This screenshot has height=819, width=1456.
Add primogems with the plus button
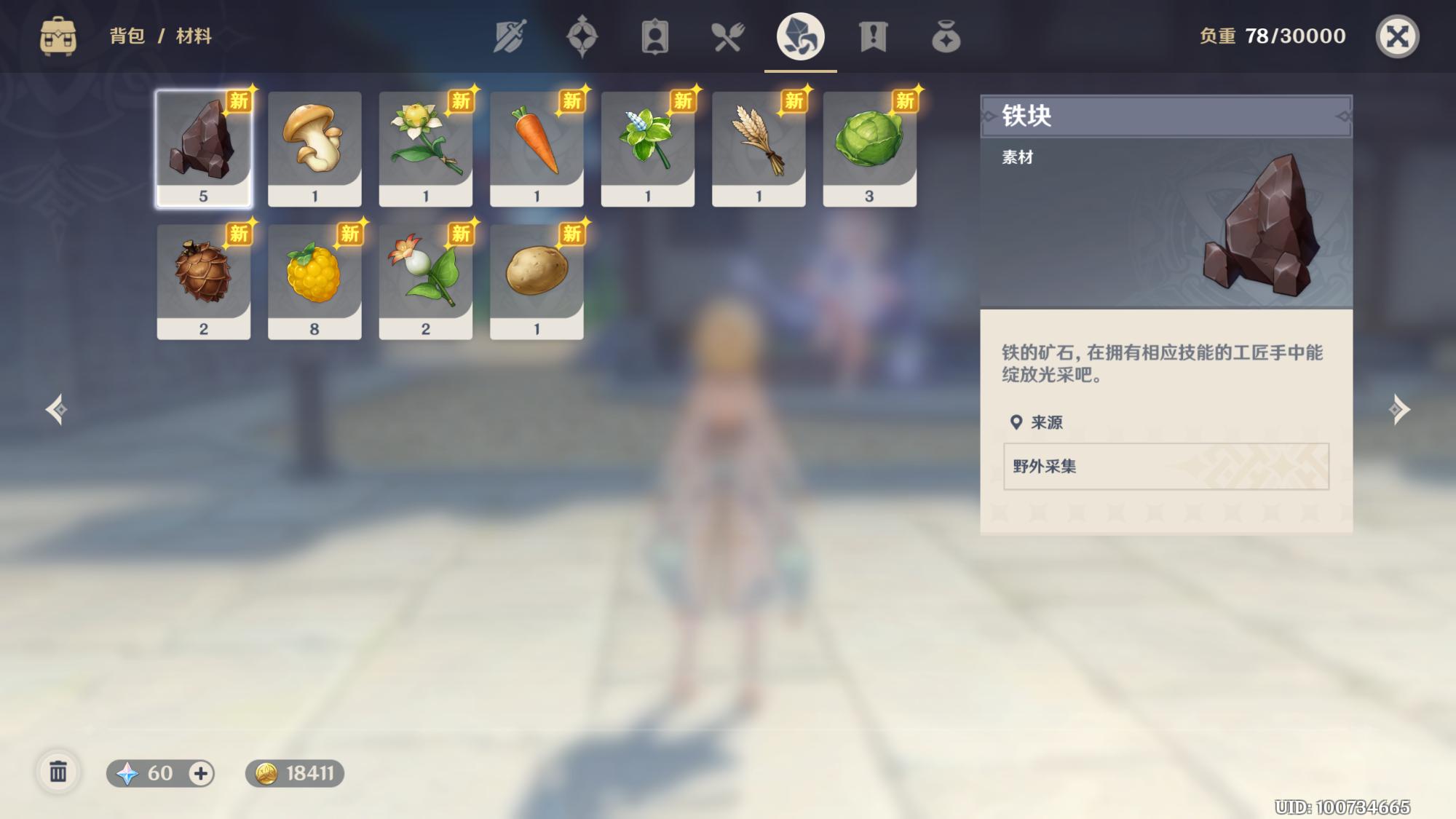point(200,773)
